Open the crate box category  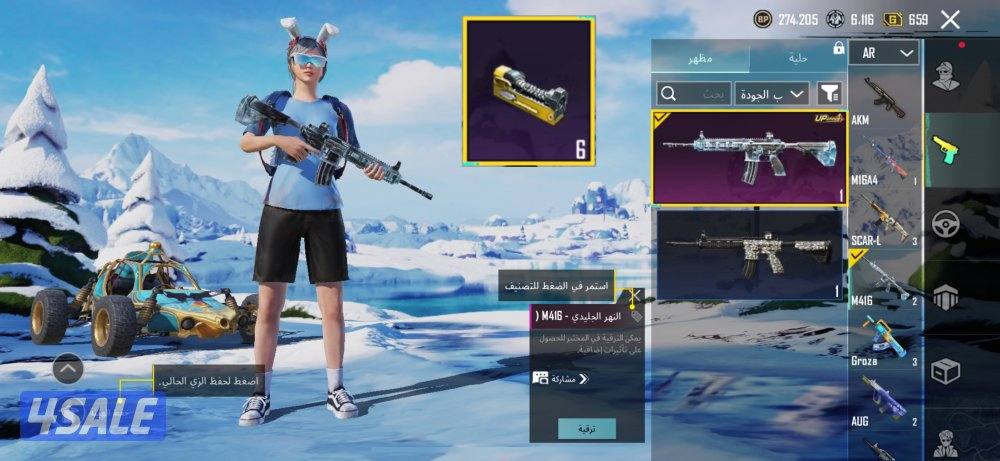point(946,371)
